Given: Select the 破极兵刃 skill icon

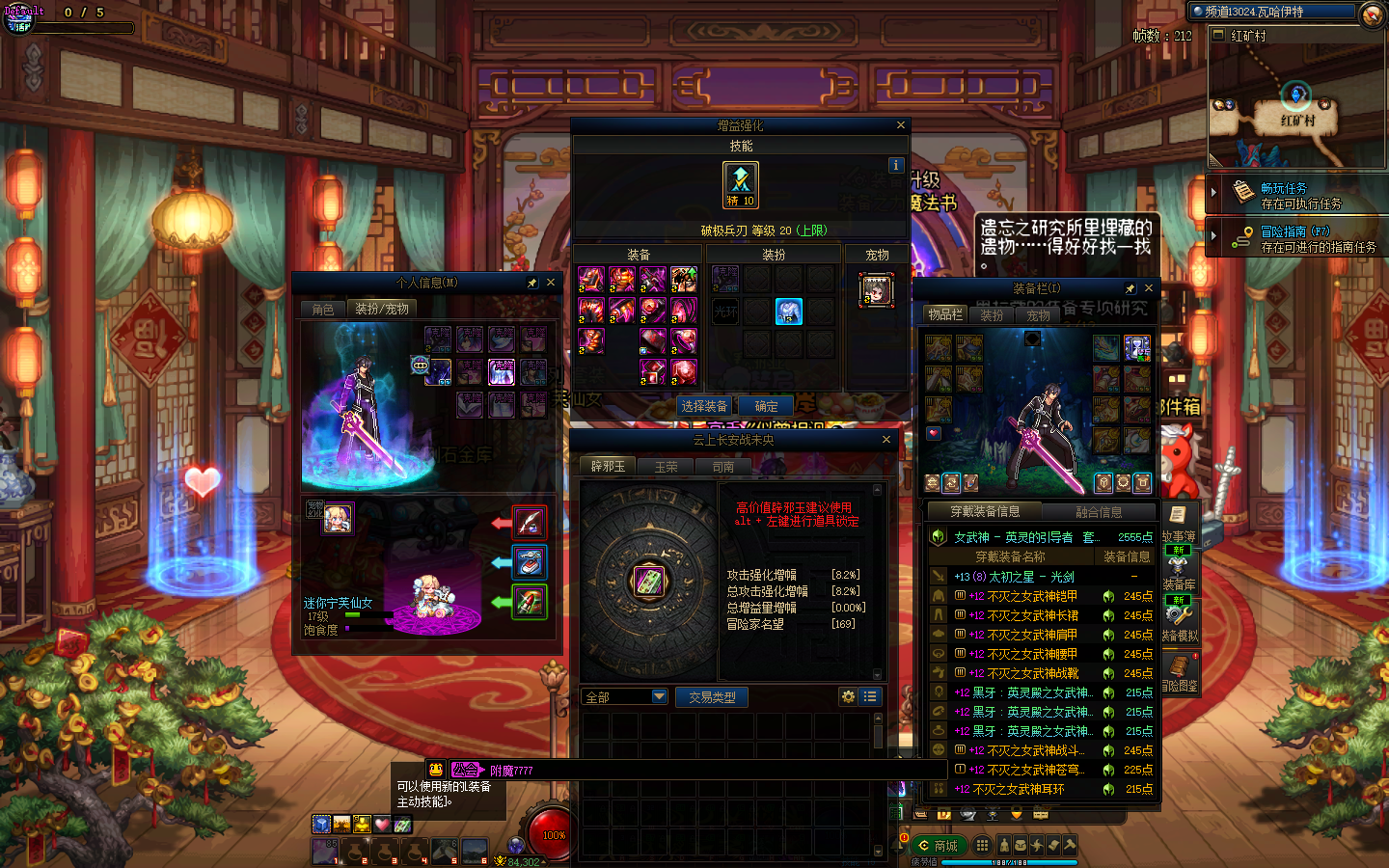Looking at the screenshot, I should pyautogui.click(x=741, y=183).
